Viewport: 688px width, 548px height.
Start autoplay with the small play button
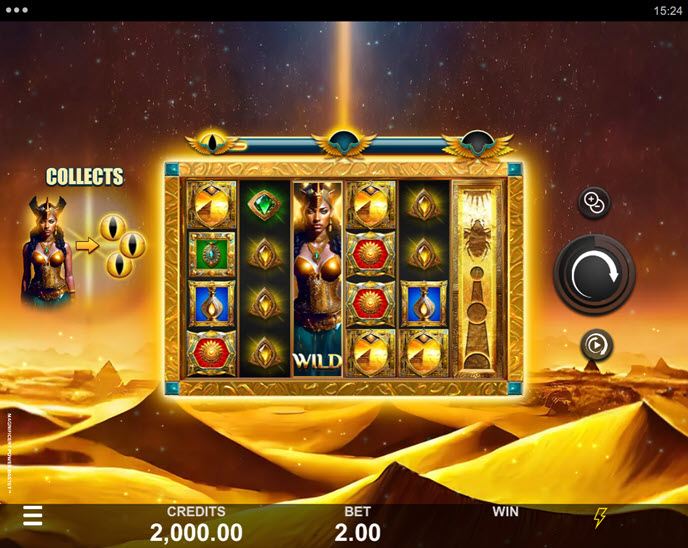pos(596,345)
